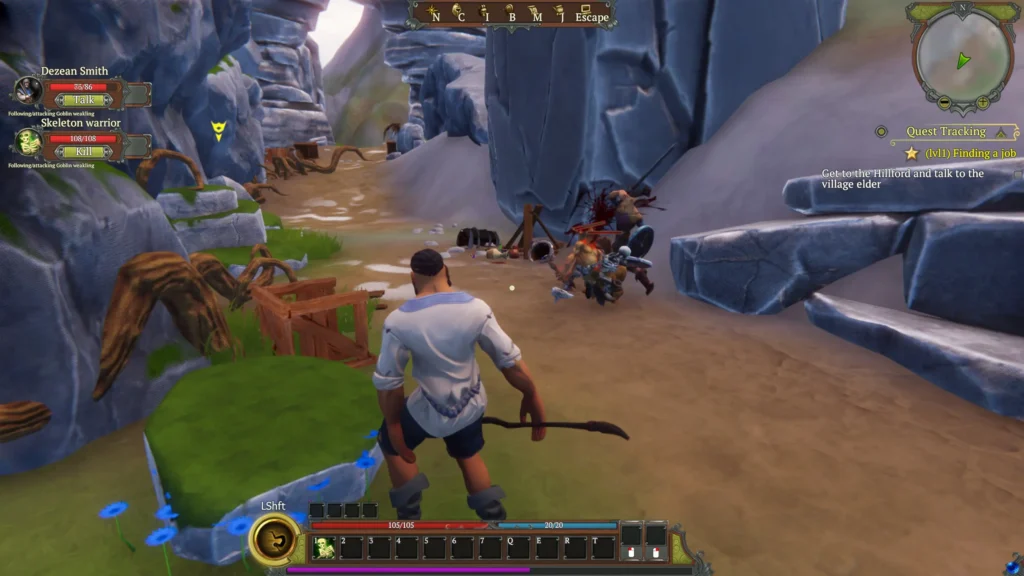Image resolution: width=1024 pixels, height=576 pixels.
Task: Click the Kill button under Skeleton warrior
Action: coord(84,151)
